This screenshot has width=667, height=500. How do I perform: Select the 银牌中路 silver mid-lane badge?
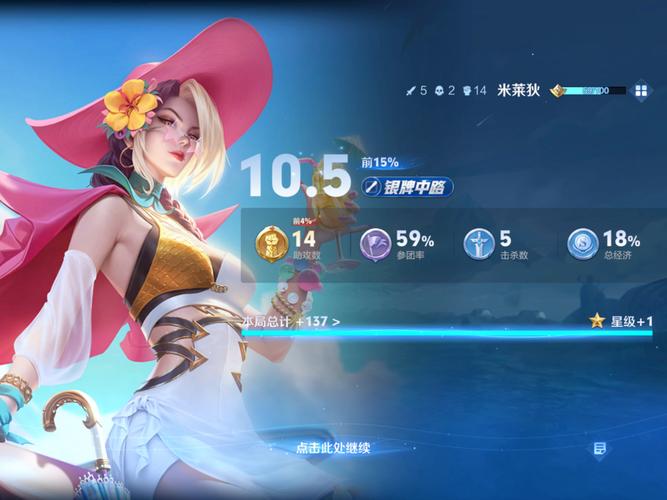407,186
